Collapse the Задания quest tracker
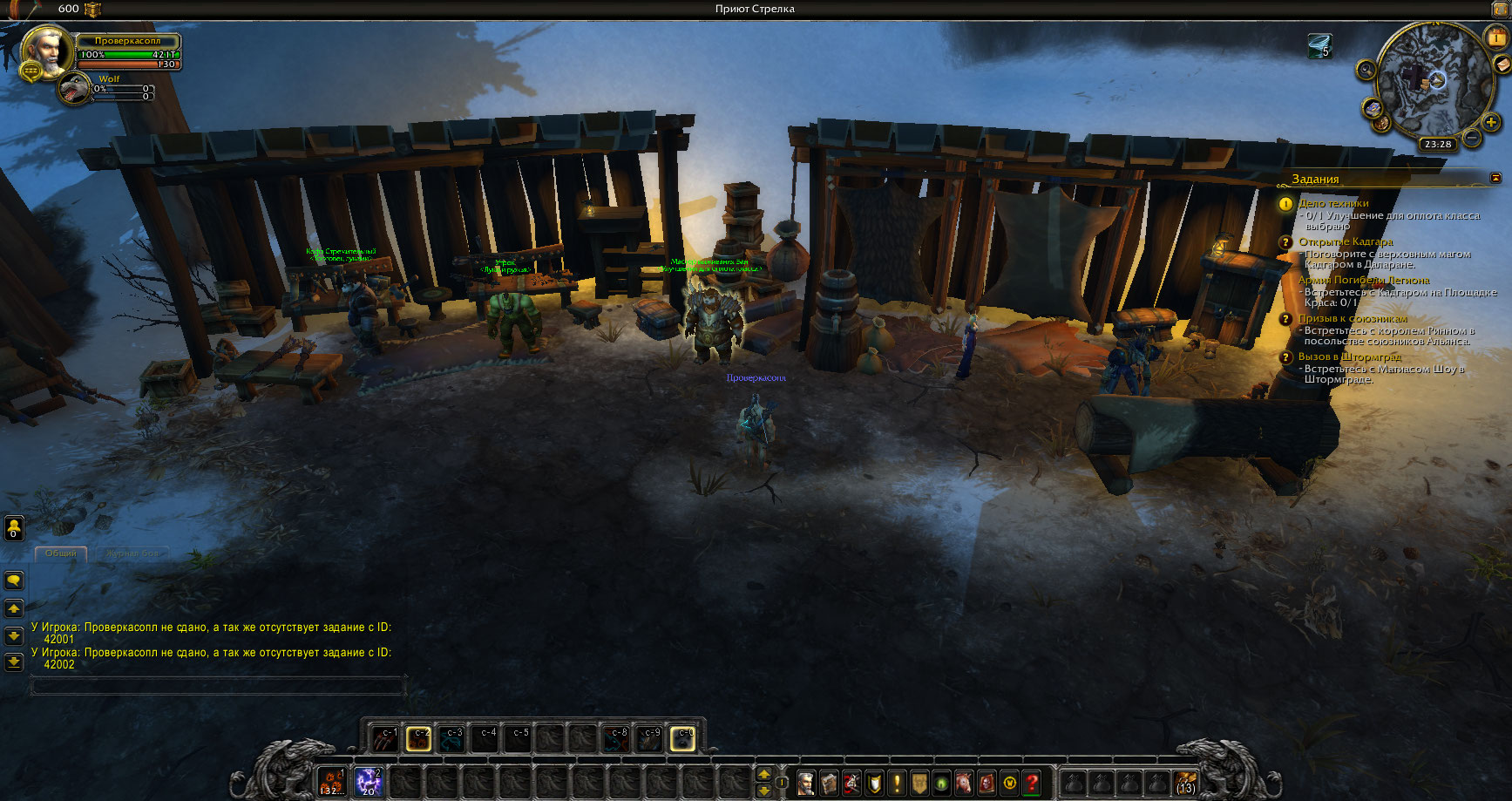This screenshot has height=801, width=1512. click(1495, 178)
